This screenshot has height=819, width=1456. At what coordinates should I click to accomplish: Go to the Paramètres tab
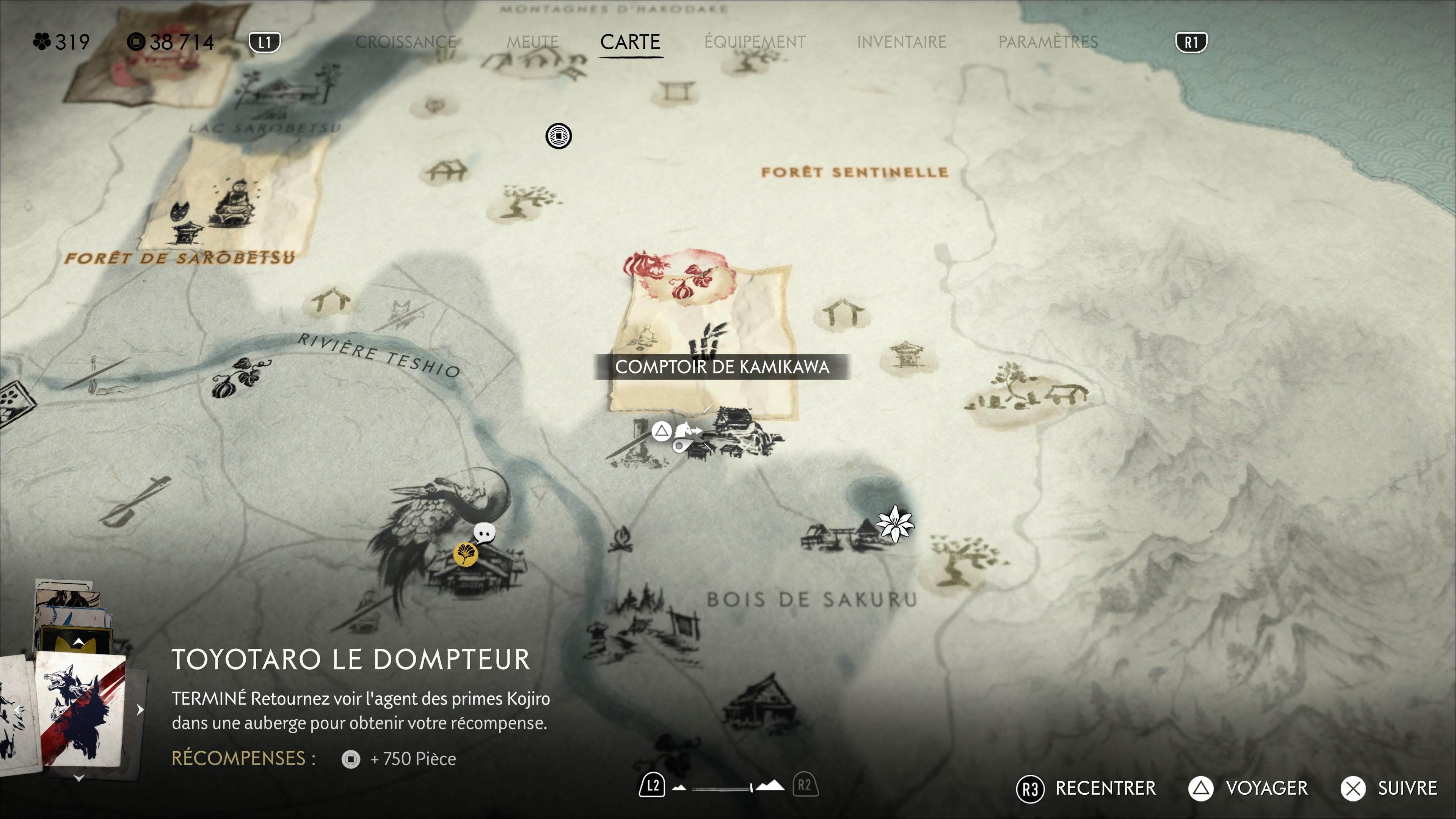click(1047, 42)
